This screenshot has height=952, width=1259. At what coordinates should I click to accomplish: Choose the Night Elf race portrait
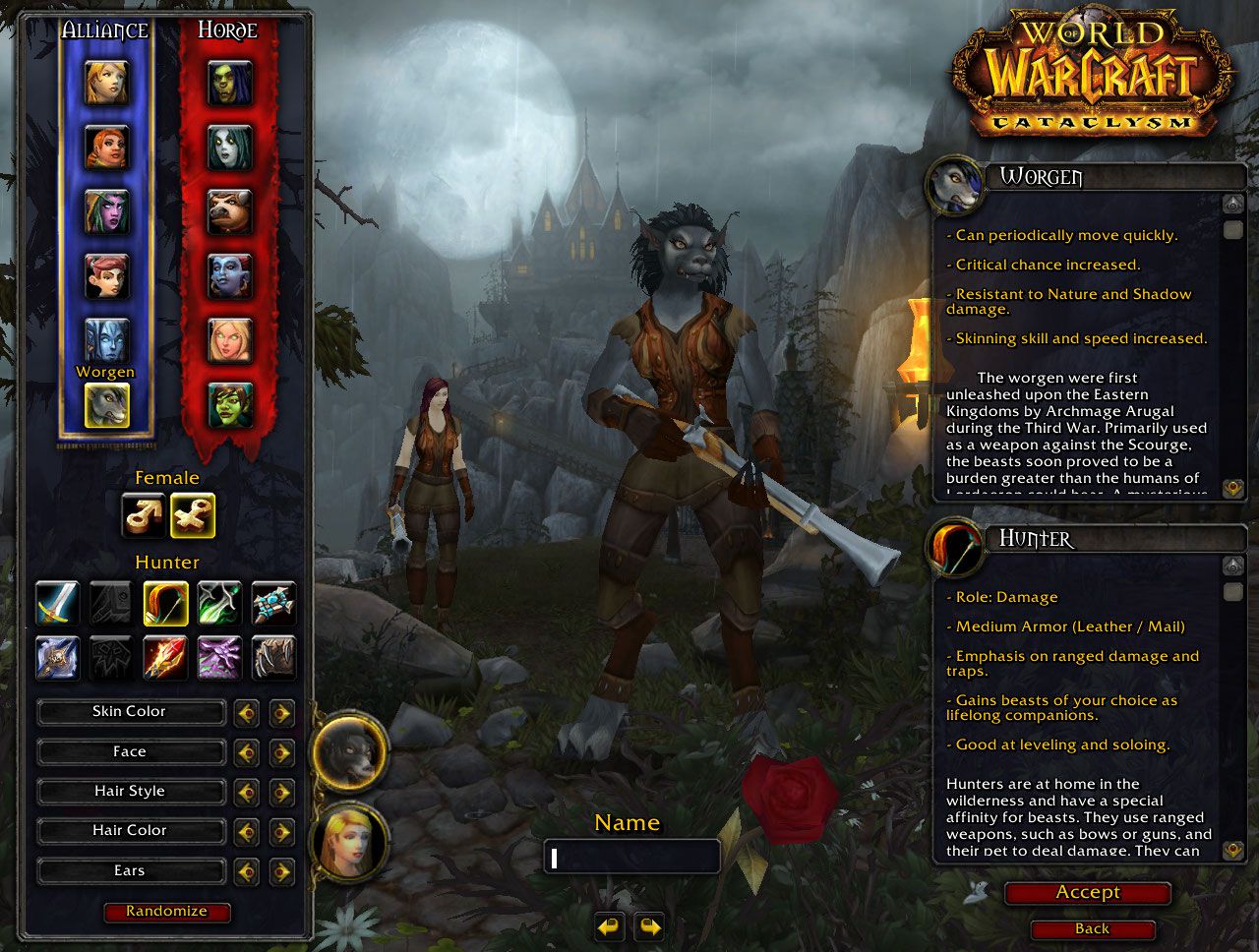coord(108,210)
